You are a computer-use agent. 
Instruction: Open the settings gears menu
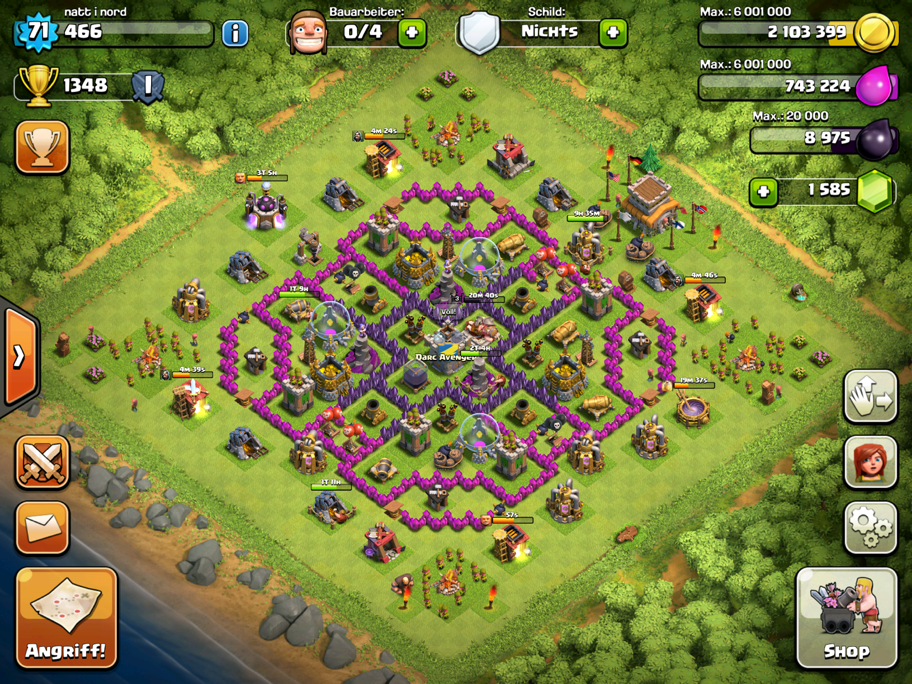click(870, 527)
